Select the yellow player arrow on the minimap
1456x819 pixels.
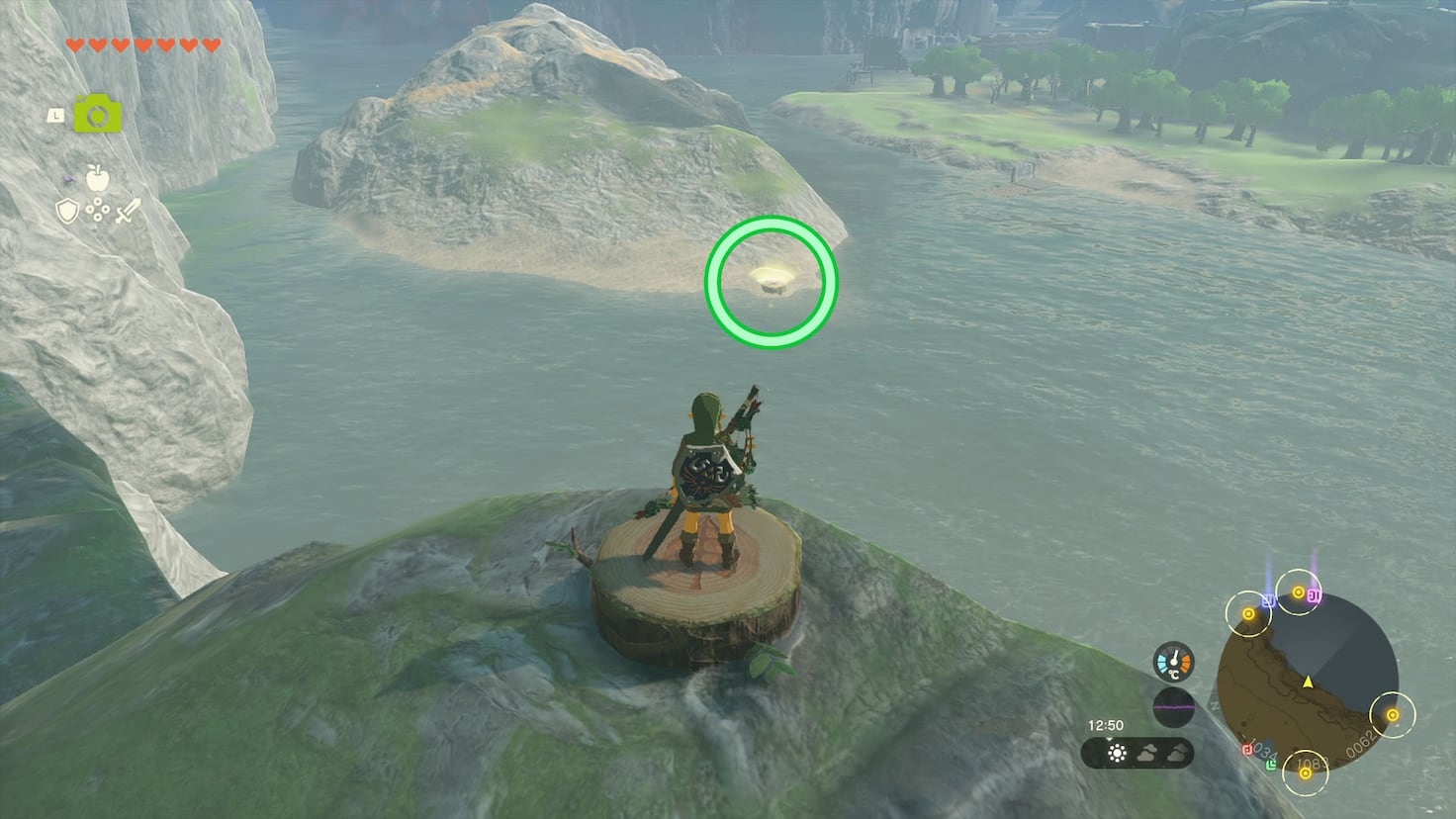click(x=1309, y=682)
